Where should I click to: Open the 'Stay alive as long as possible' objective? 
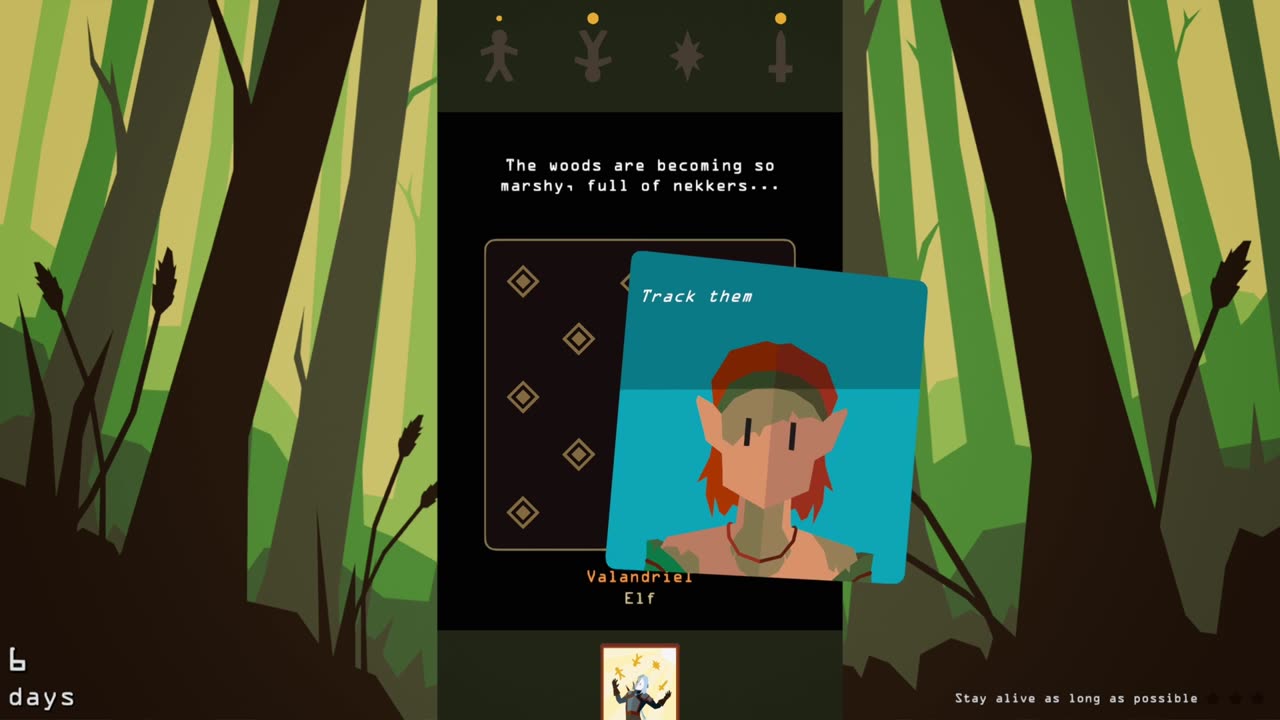[x=1076, y=698]
